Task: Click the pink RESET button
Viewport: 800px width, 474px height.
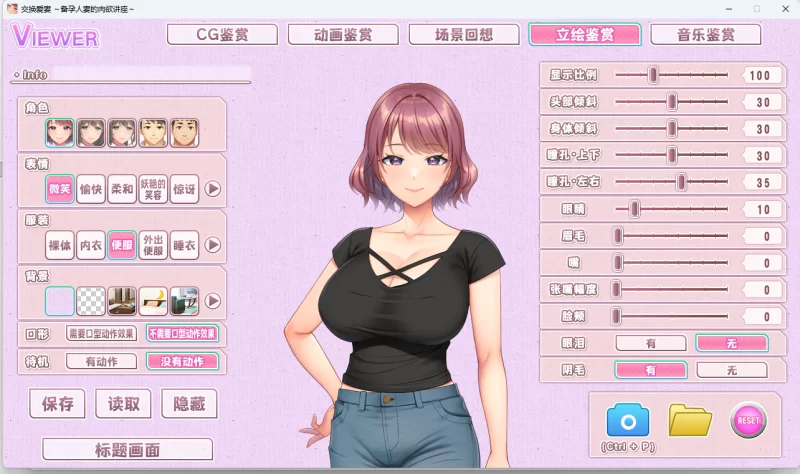Action: (748, 420)
